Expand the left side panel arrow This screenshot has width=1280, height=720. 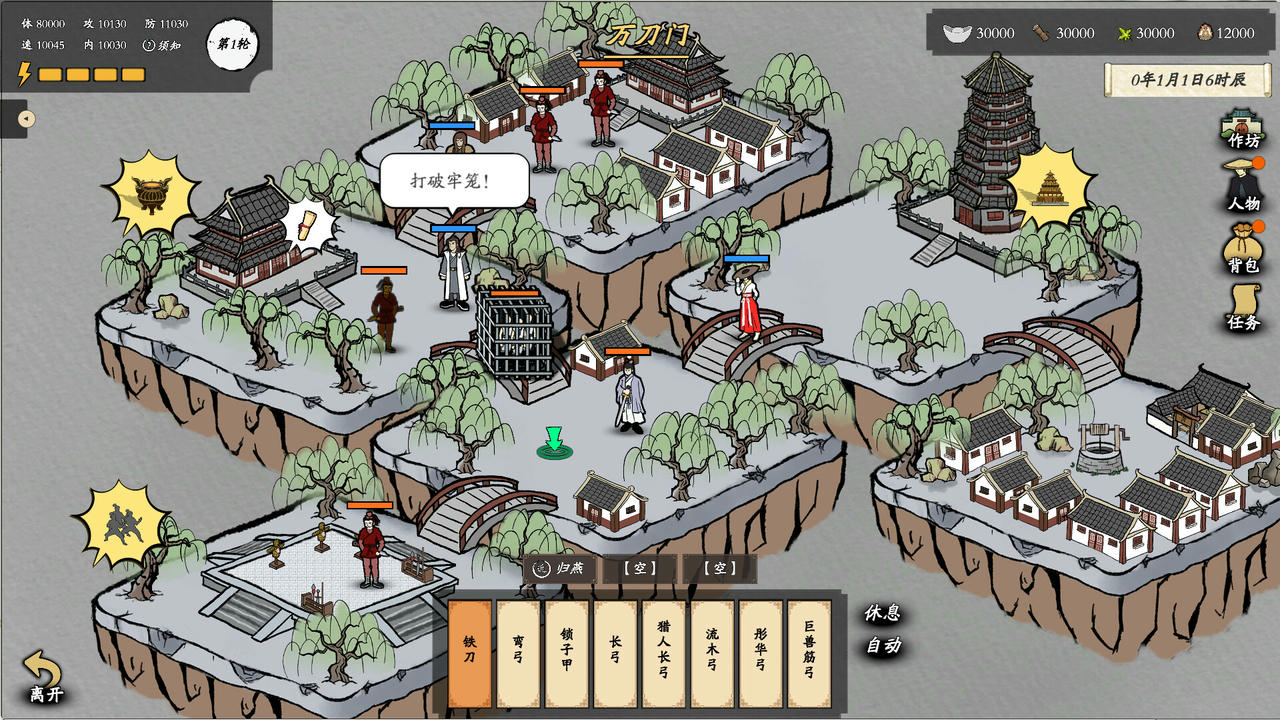27,119
